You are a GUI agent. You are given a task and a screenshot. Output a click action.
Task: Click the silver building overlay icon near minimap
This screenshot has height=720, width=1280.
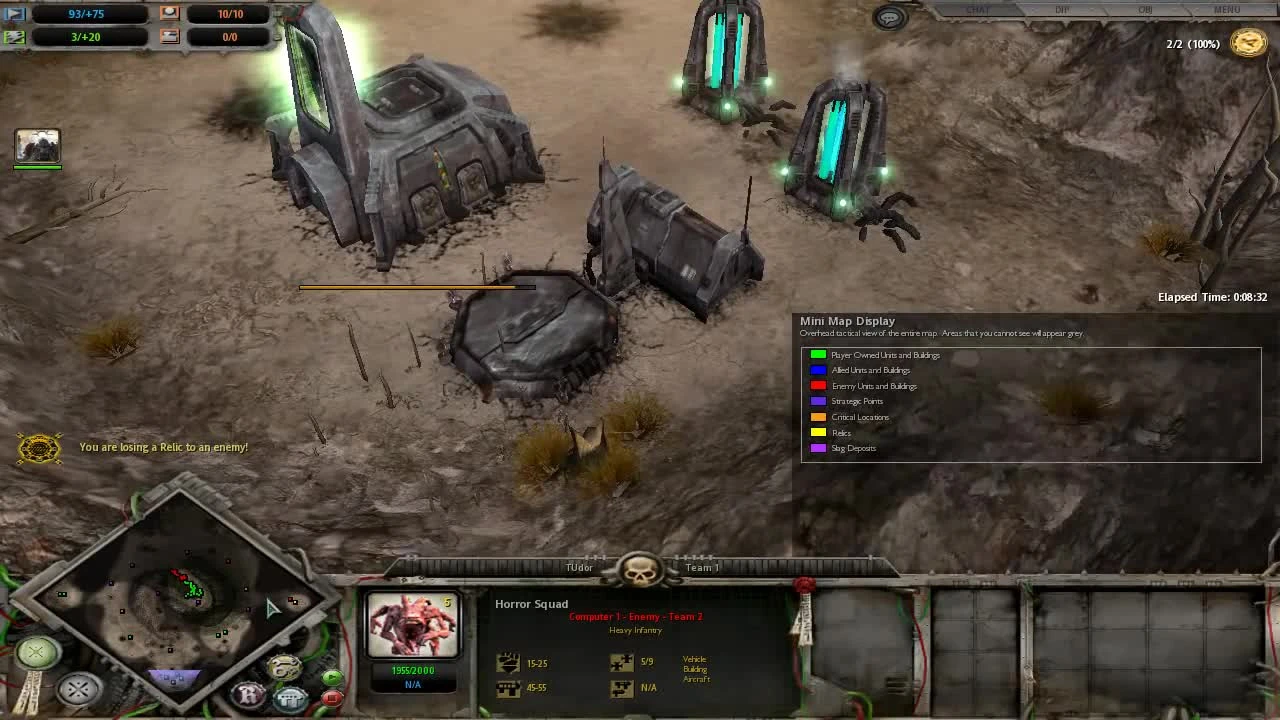288,698
